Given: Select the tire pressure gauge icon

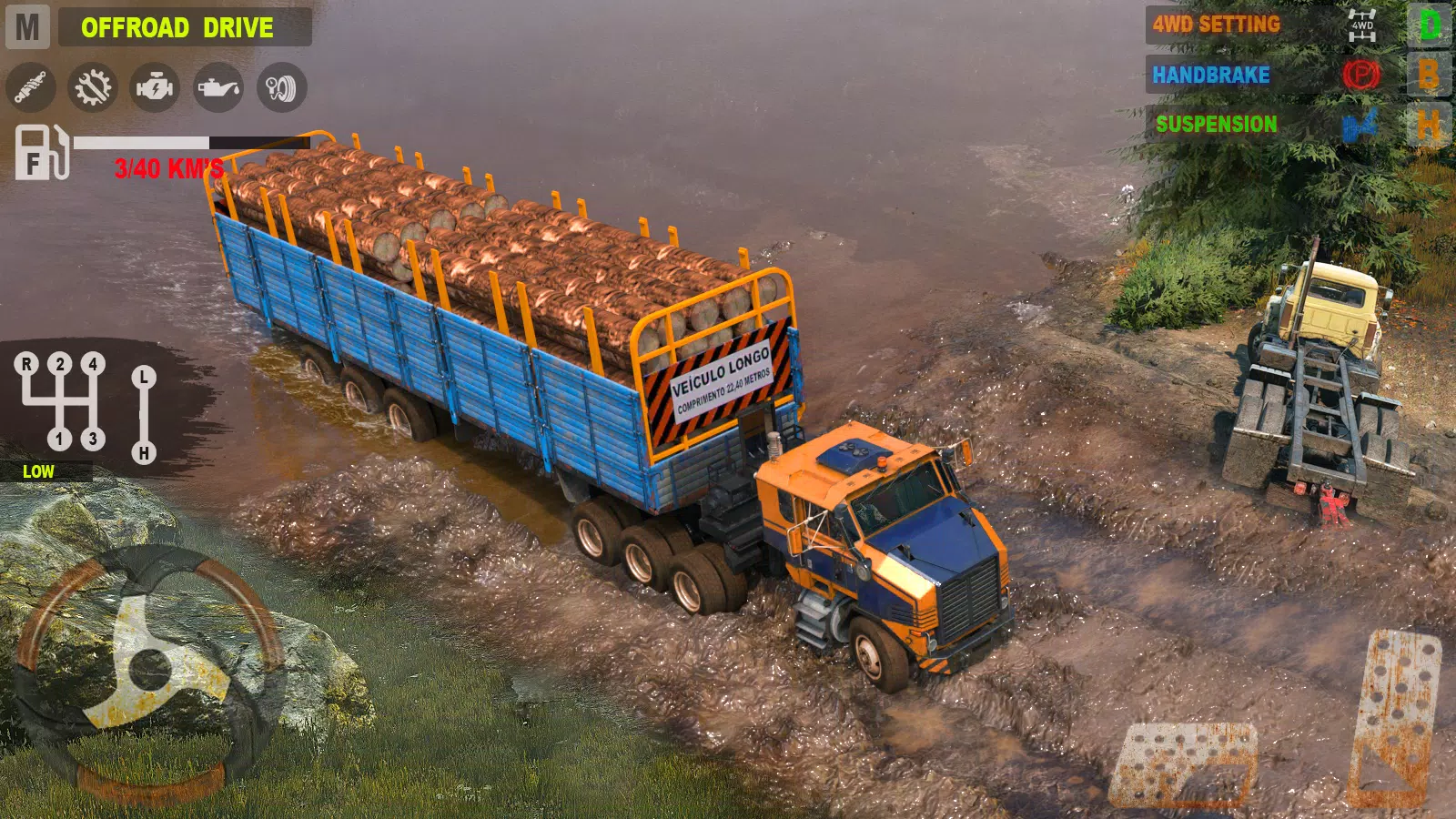Looking at the screenshot, I should pyautogui.click(x=283, y=88).
